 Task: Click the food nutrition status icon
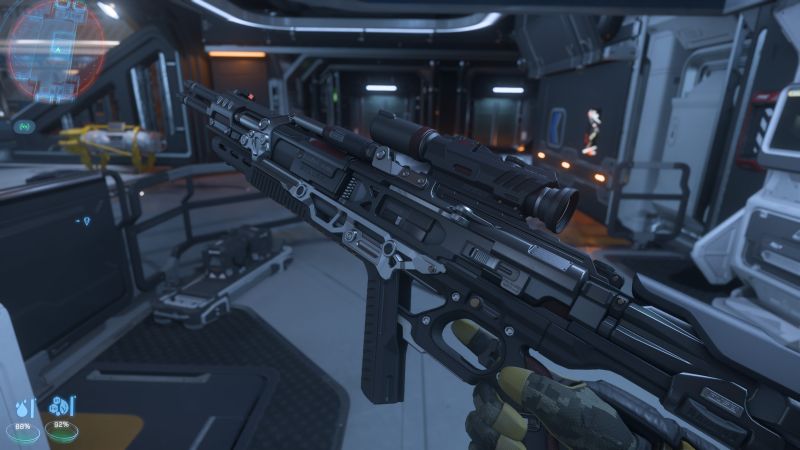click(x=59, y=408)
